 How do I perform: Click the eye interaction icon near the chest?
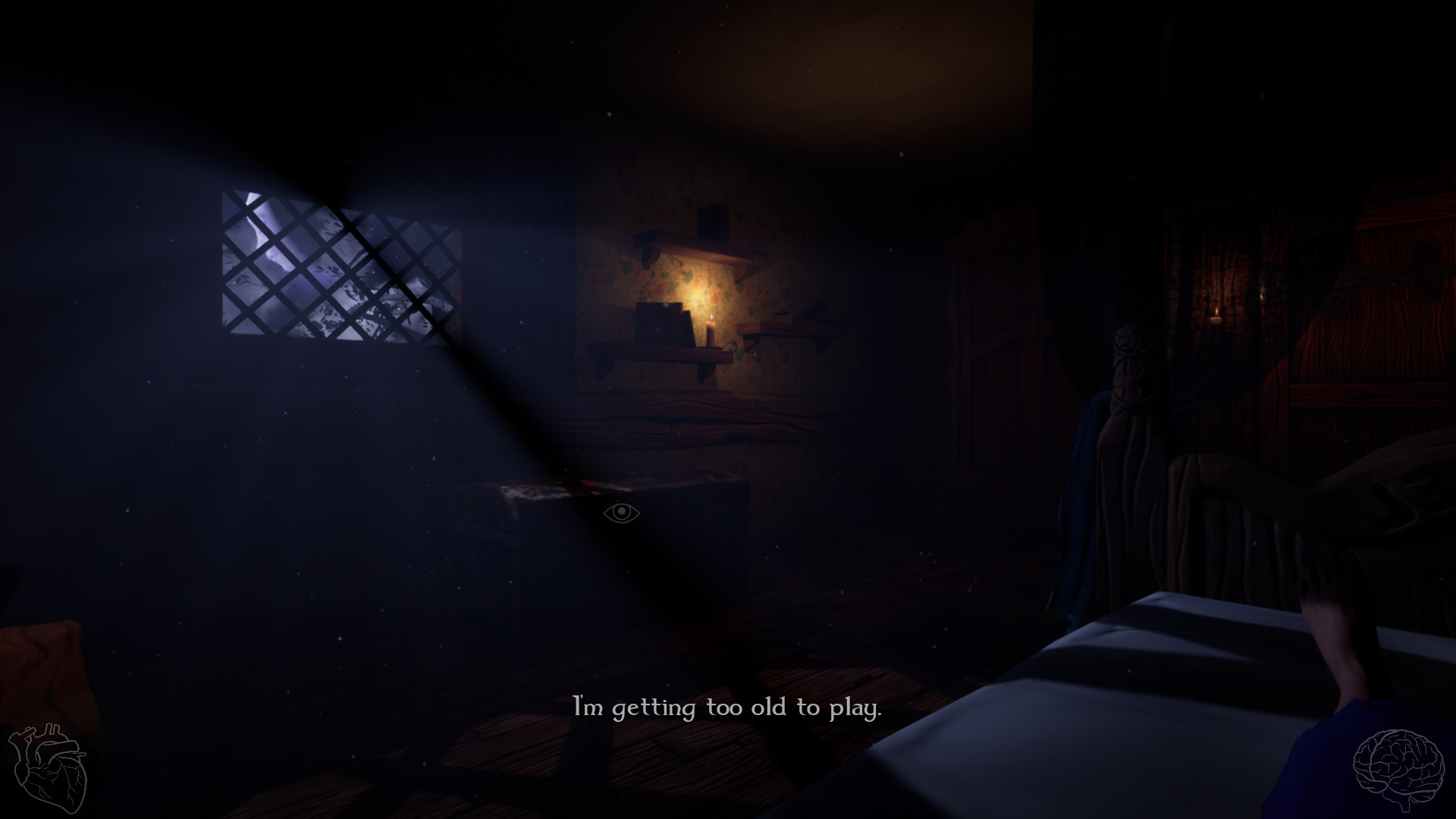(622, 513)
